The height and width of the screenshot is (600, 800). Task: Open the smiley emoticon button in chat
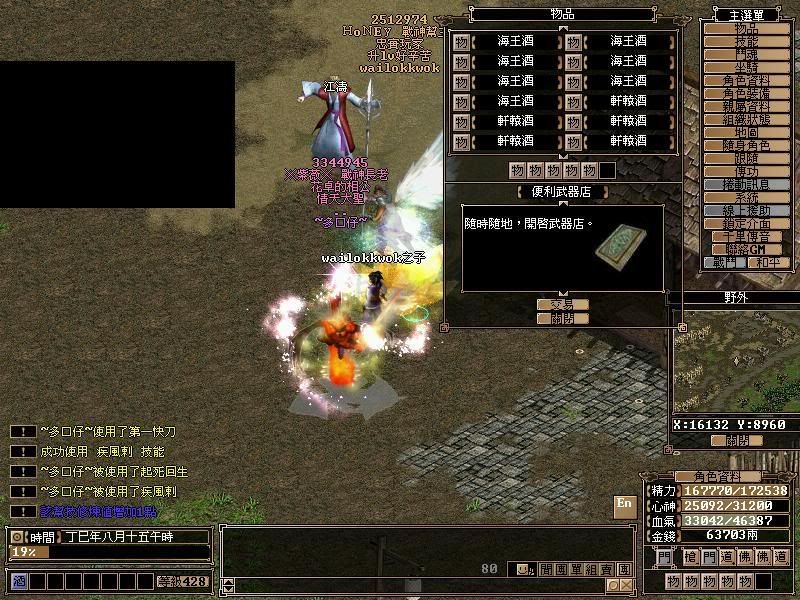coord(522,569)
